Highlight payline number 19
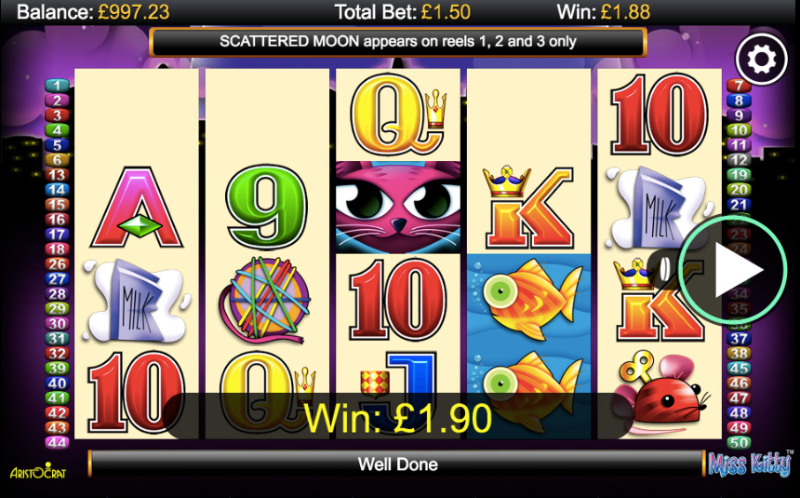 point(741,174)
